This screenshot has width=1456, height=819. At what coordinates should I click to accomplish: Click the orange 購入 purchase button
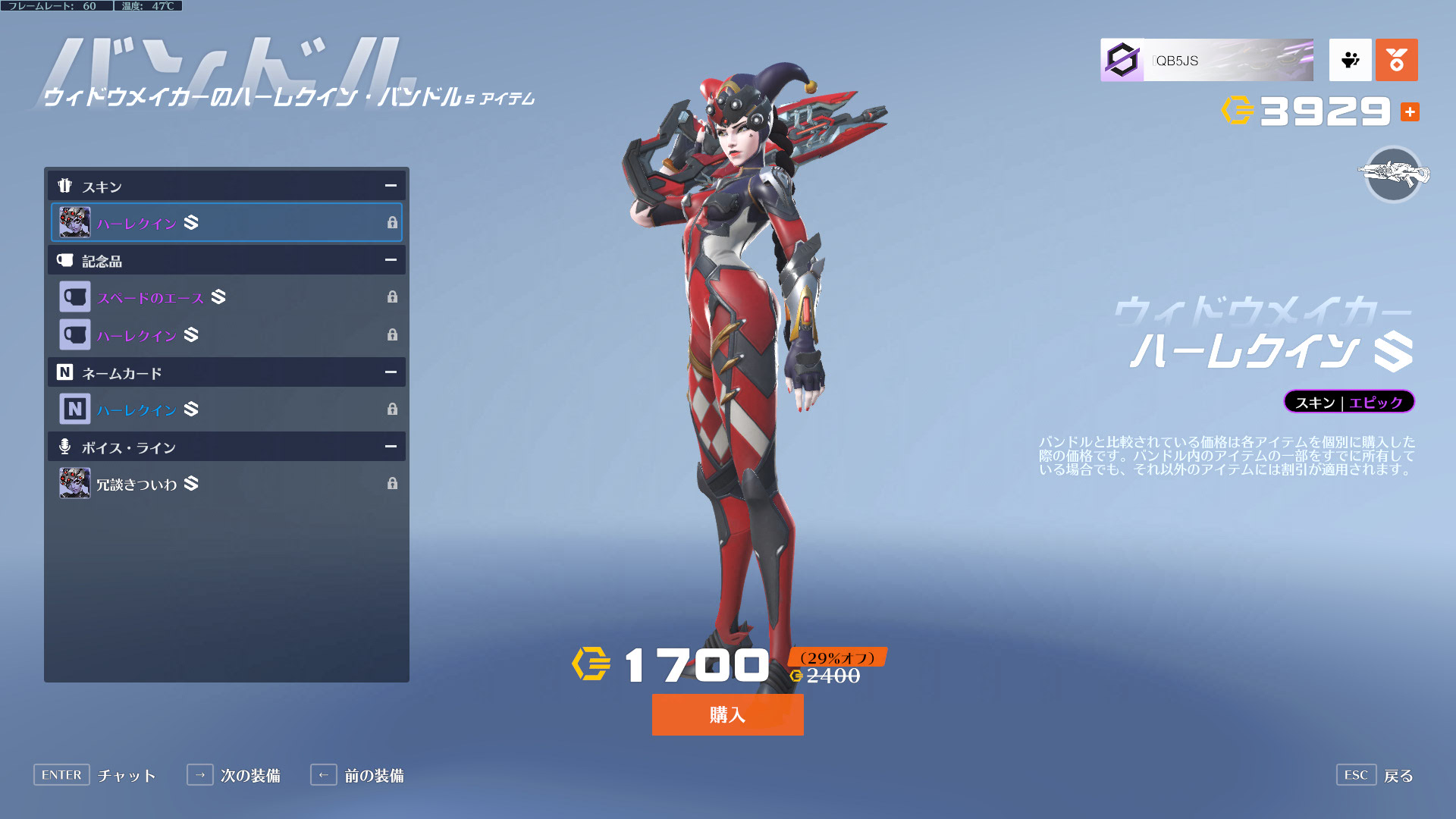click(x=727, y=714)
